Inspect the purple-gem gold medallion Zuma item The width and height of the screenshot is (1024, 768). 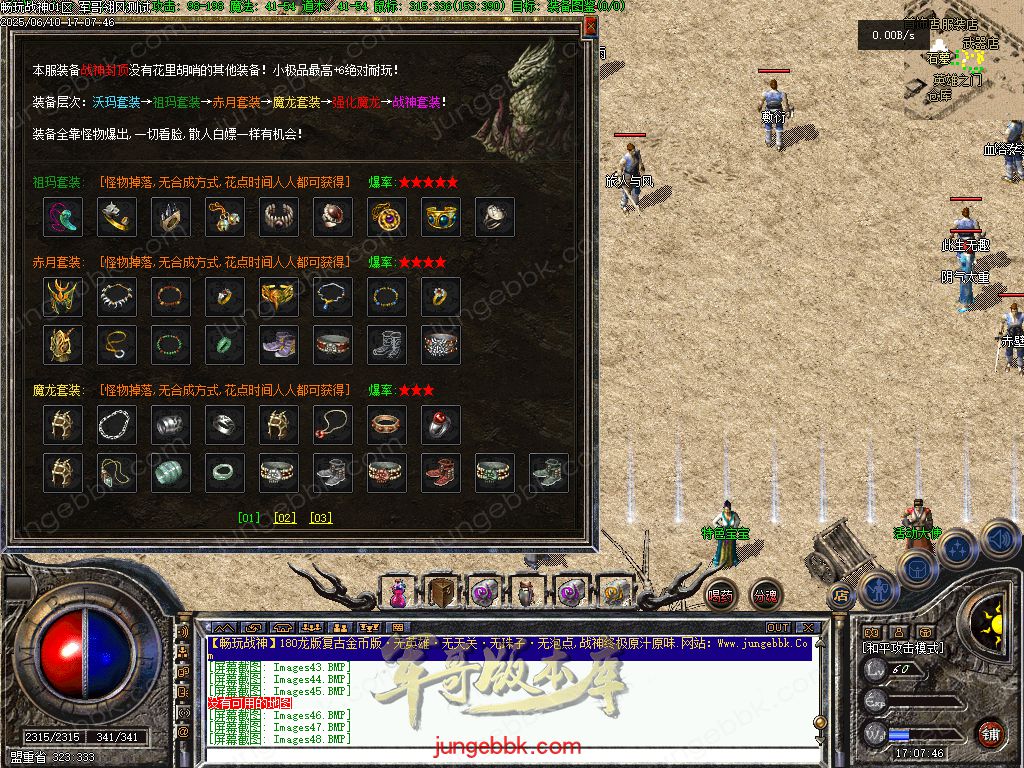387,217
